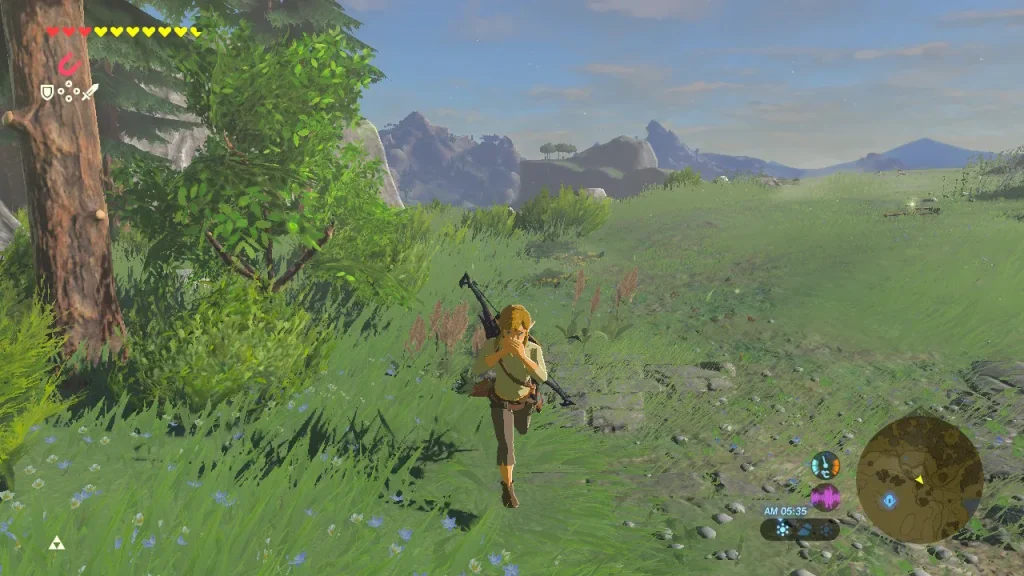Image resolution: width=1024 pixels, height=576 pixels.
Task: Choose the sword quick-select icon
Action: 90,92
